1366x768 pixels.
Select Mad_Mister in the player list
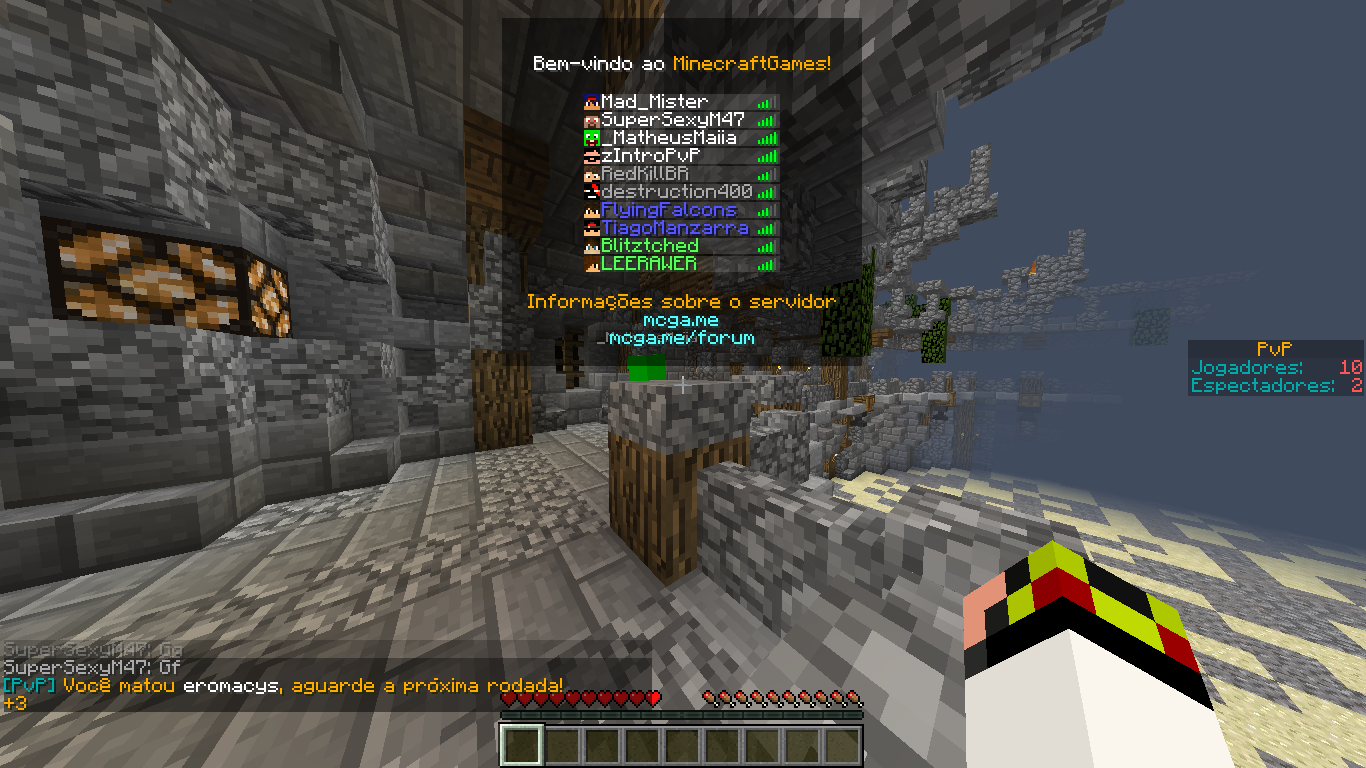(654, 102)
